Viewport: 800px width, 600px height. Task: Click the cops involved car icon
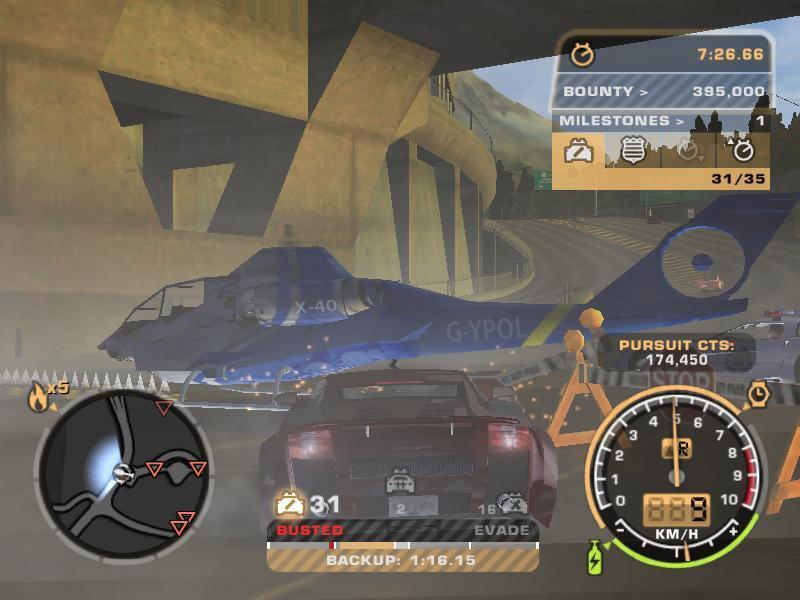(290, 504)
